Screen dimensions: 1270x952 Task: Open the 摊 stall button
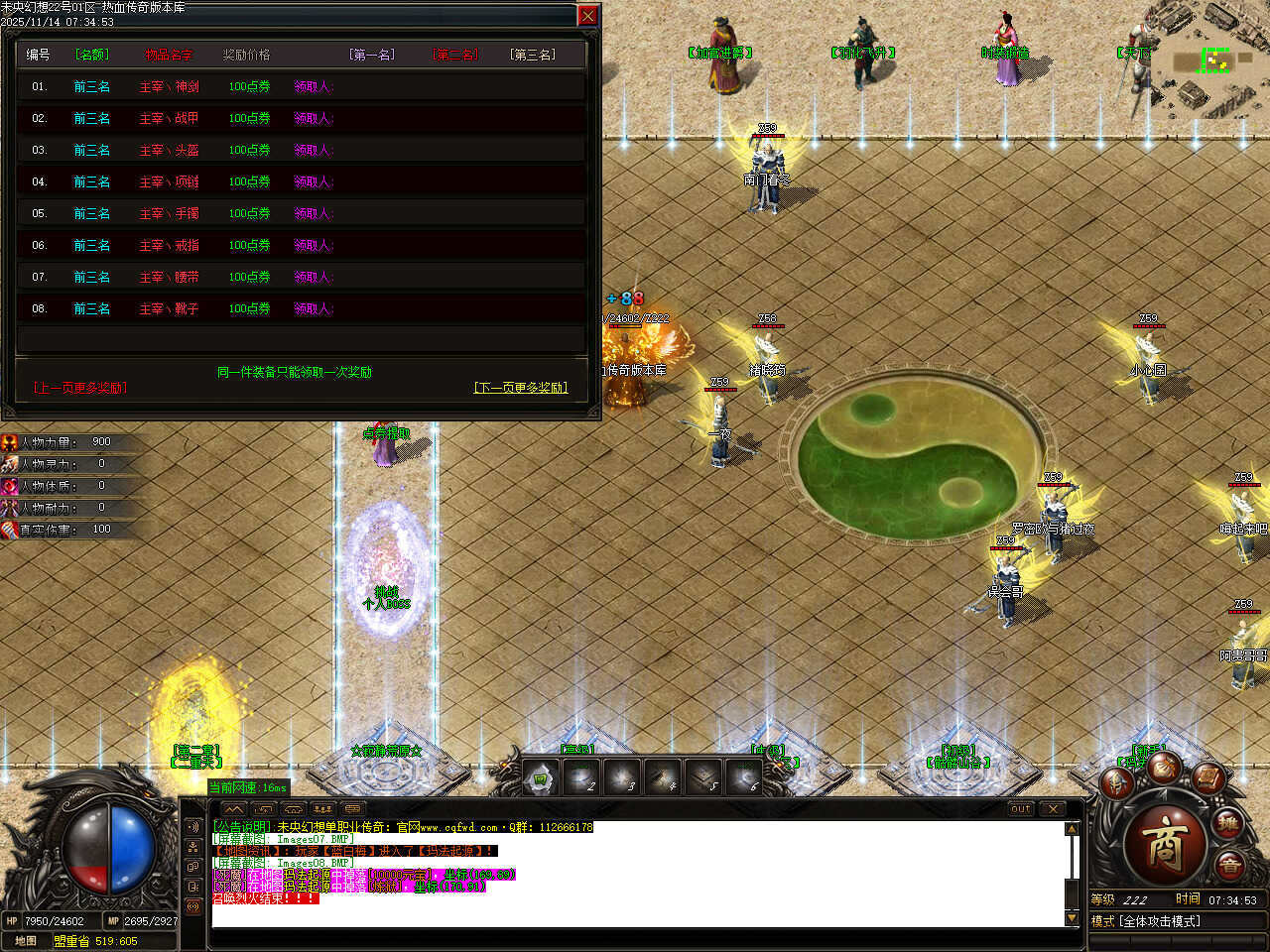click(x=1228, y=824)
